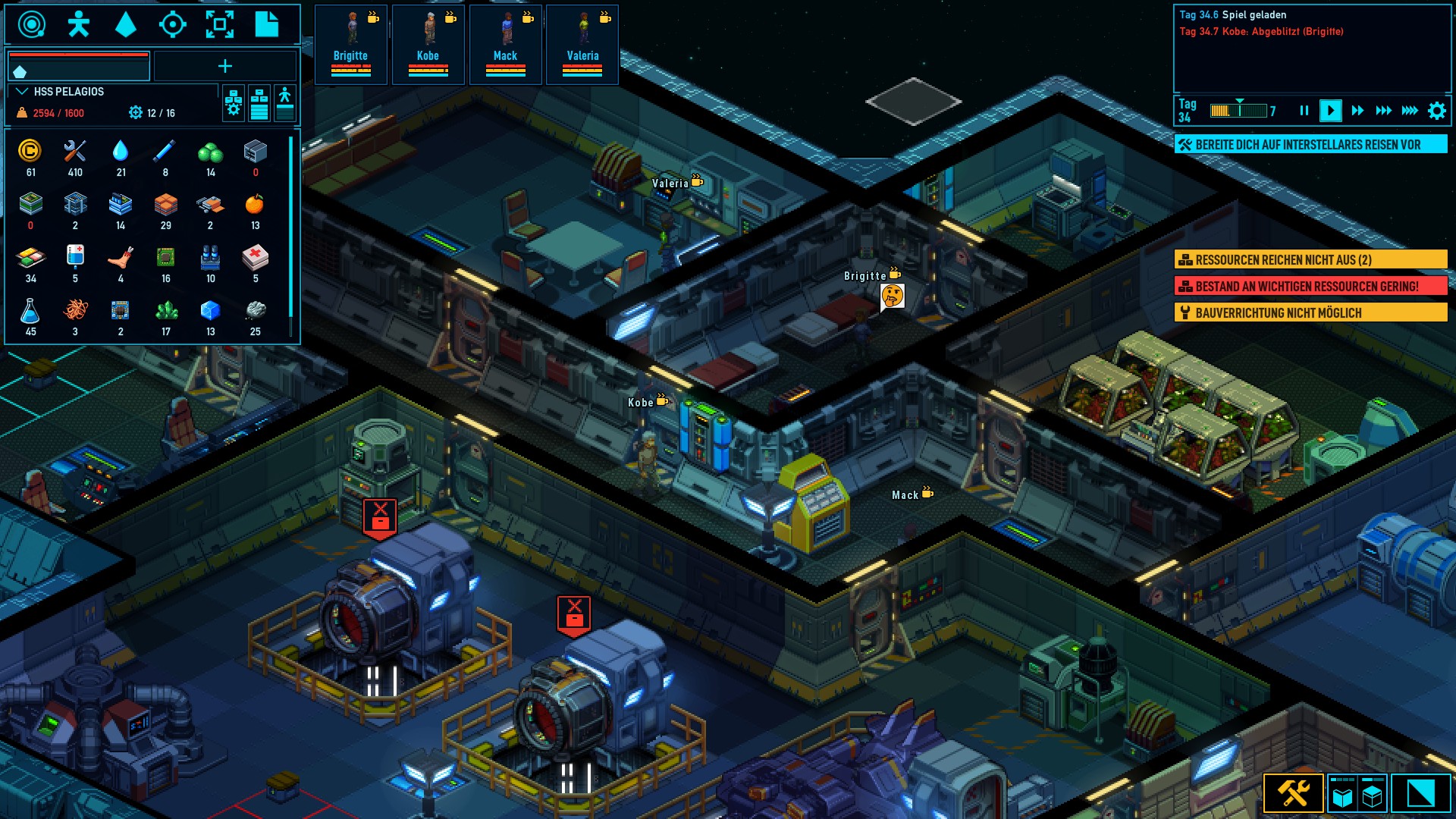1456x819 pixels.
Task: Select crew member Kobe's portrait
Action: pyautogui.click(x=428, y=44)
